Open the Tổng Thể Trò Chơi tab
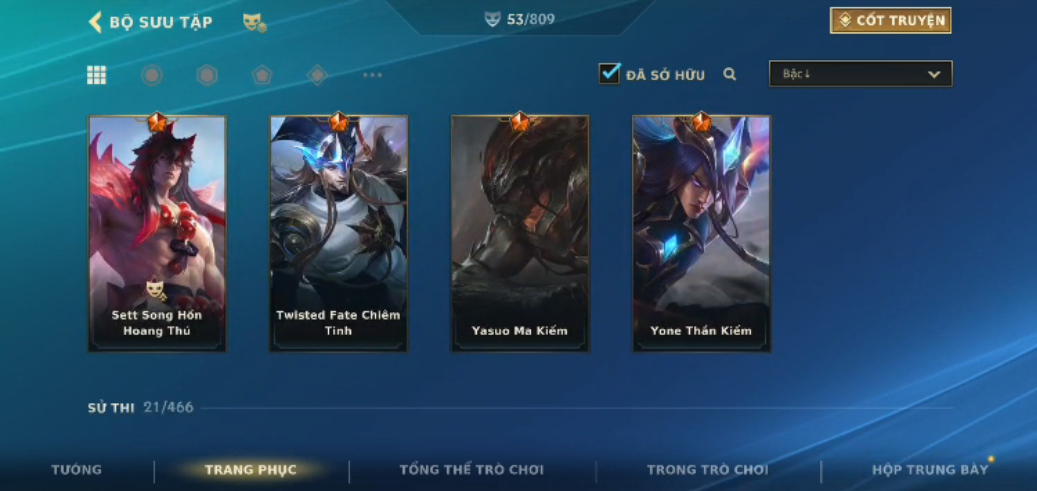The width and height of the screenshot is (1037, 491). click(x=472, y=470)
